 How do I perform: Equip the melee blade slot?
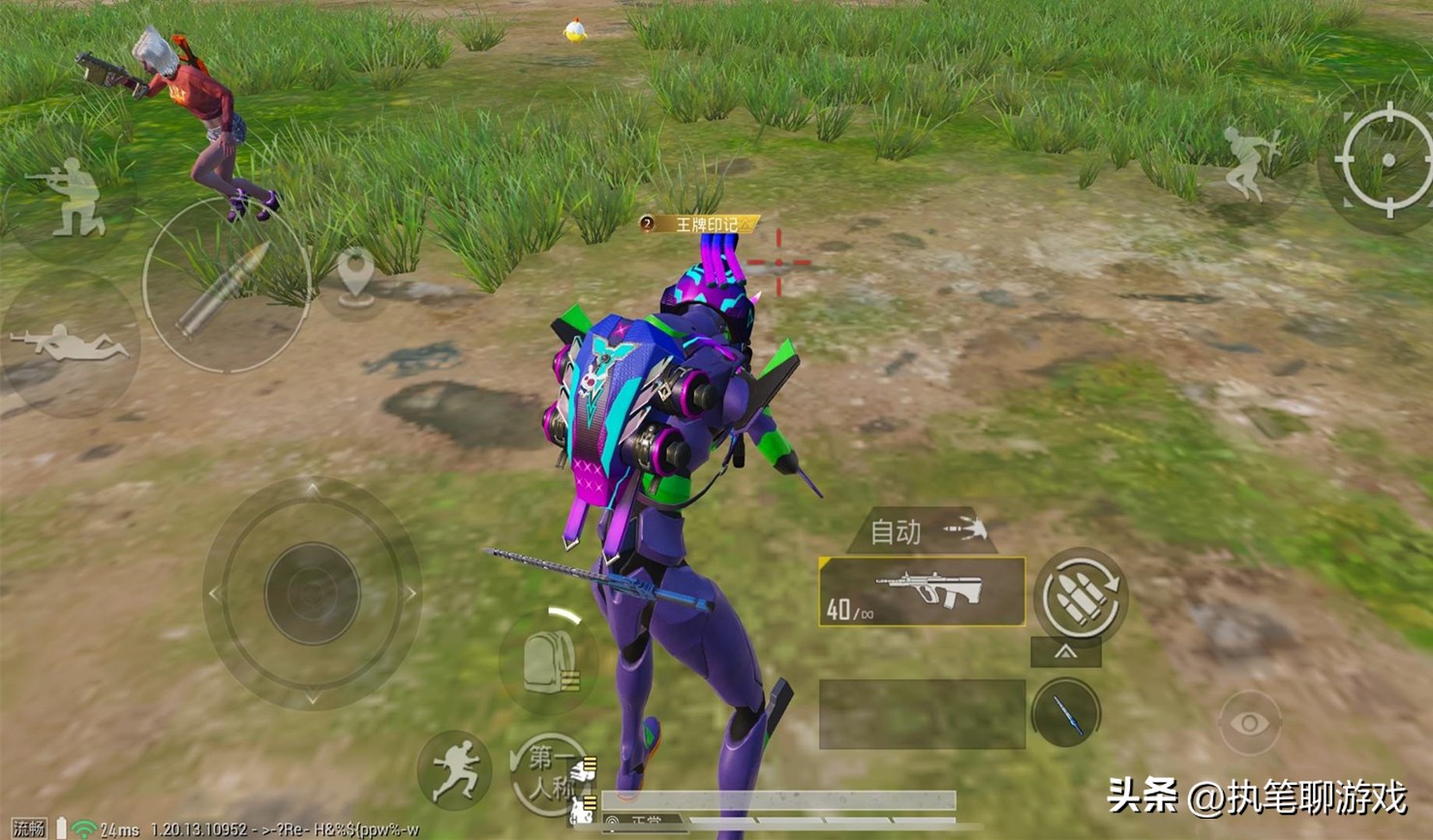(1066, 713)
